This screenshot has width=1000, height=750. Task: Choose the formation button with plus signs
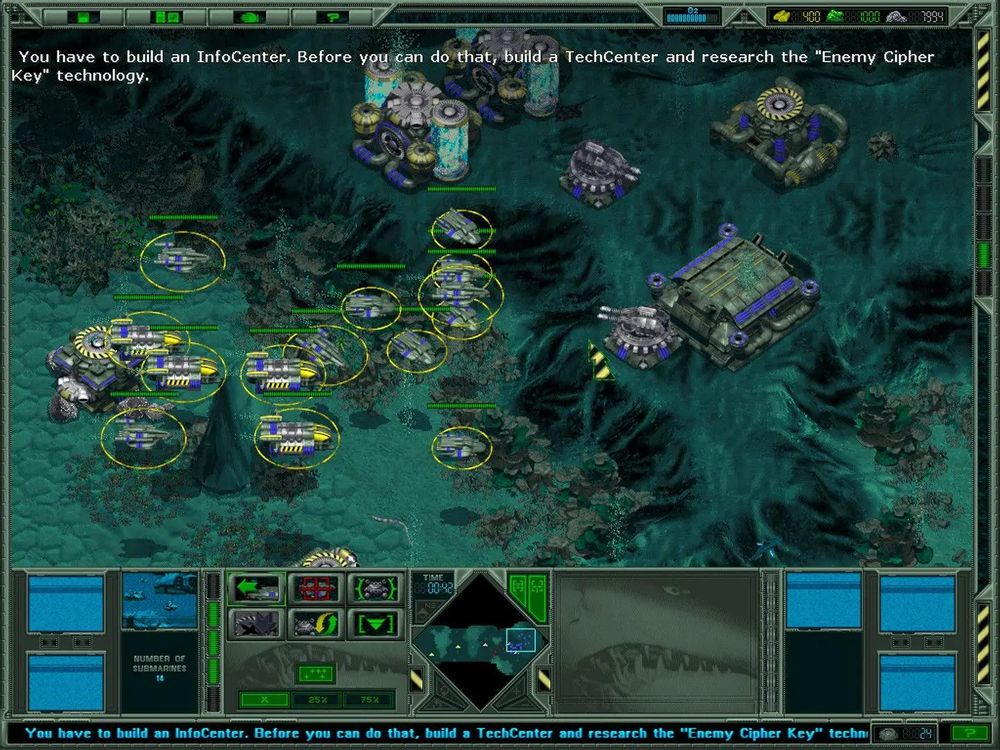click(x=316, y=673)
